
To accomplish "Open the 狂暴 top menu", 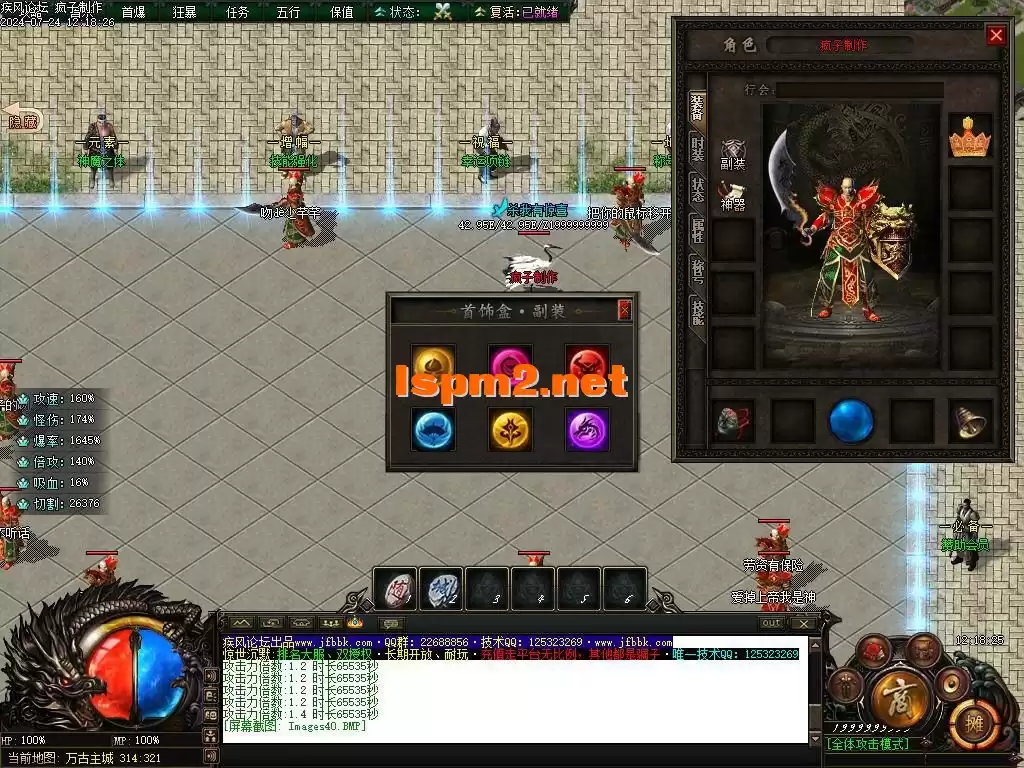I will tap(184, 12).
